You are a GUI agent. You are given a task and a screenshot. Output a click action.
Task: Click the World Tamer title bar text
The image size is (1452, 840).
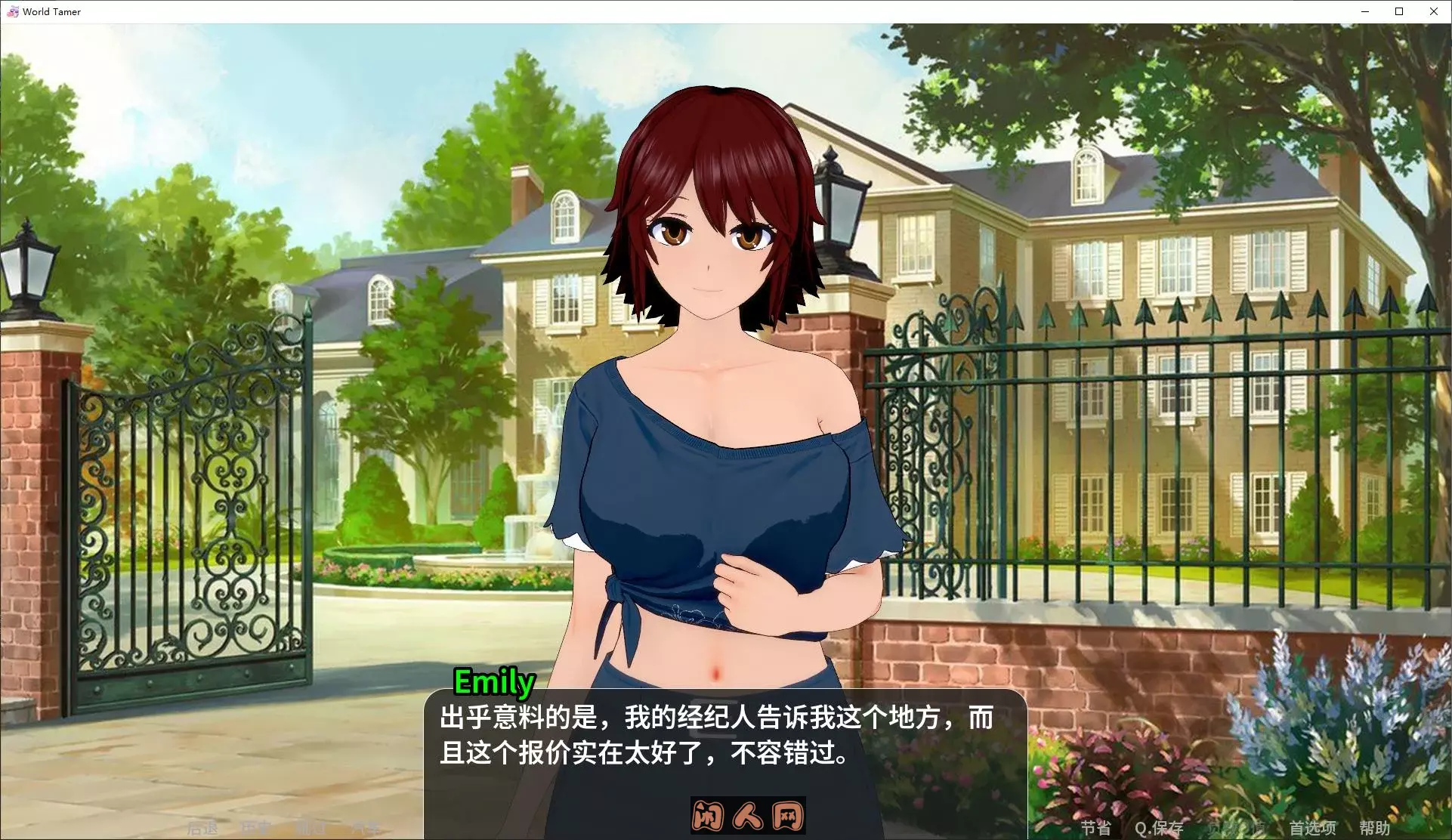(51, 11)
